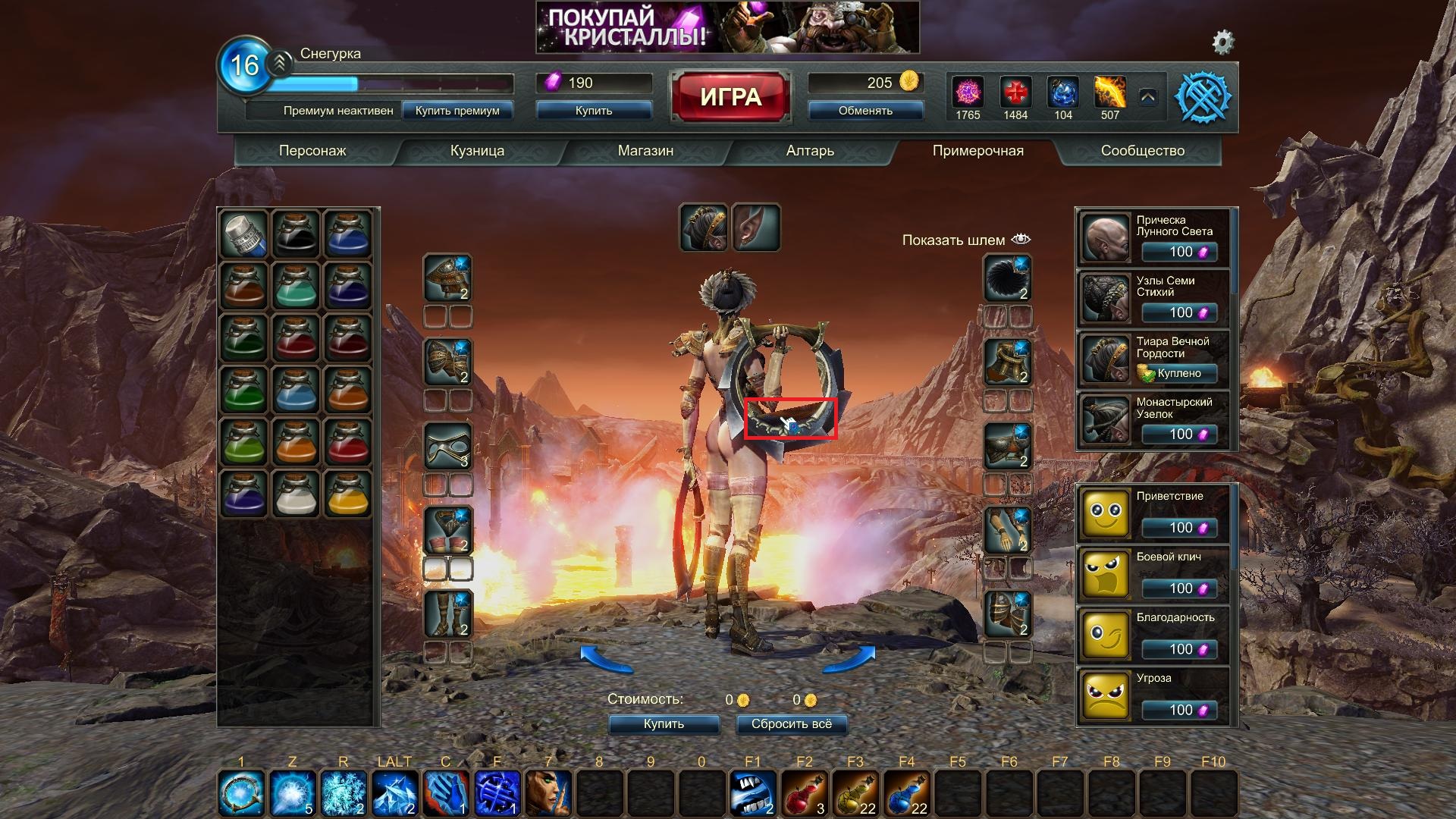
Task: Go to the Магазин tab
Action: 645,150
